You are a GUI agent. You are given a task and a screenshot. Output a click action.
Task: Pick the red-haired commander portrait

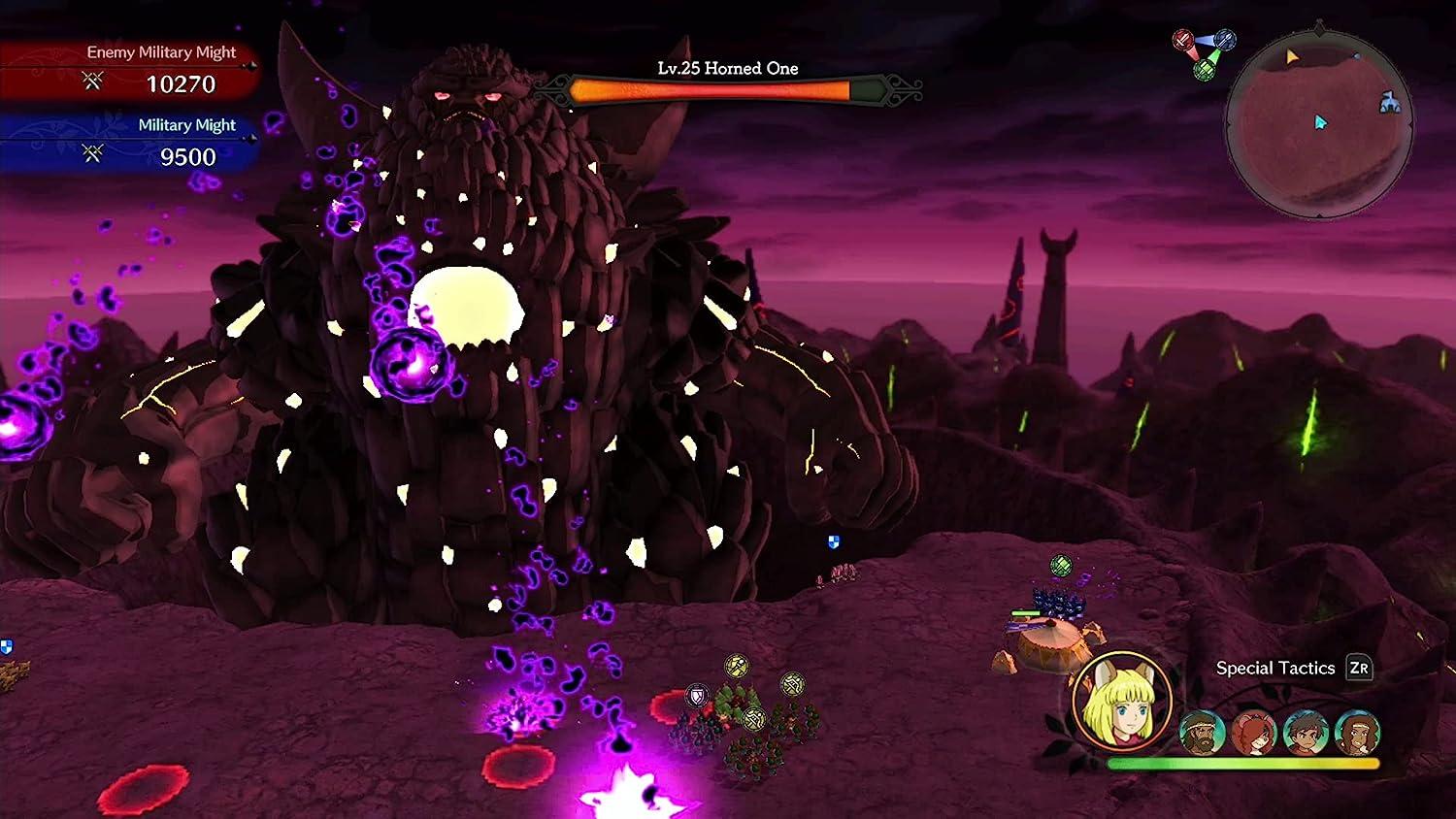[x=1253, y=733]
